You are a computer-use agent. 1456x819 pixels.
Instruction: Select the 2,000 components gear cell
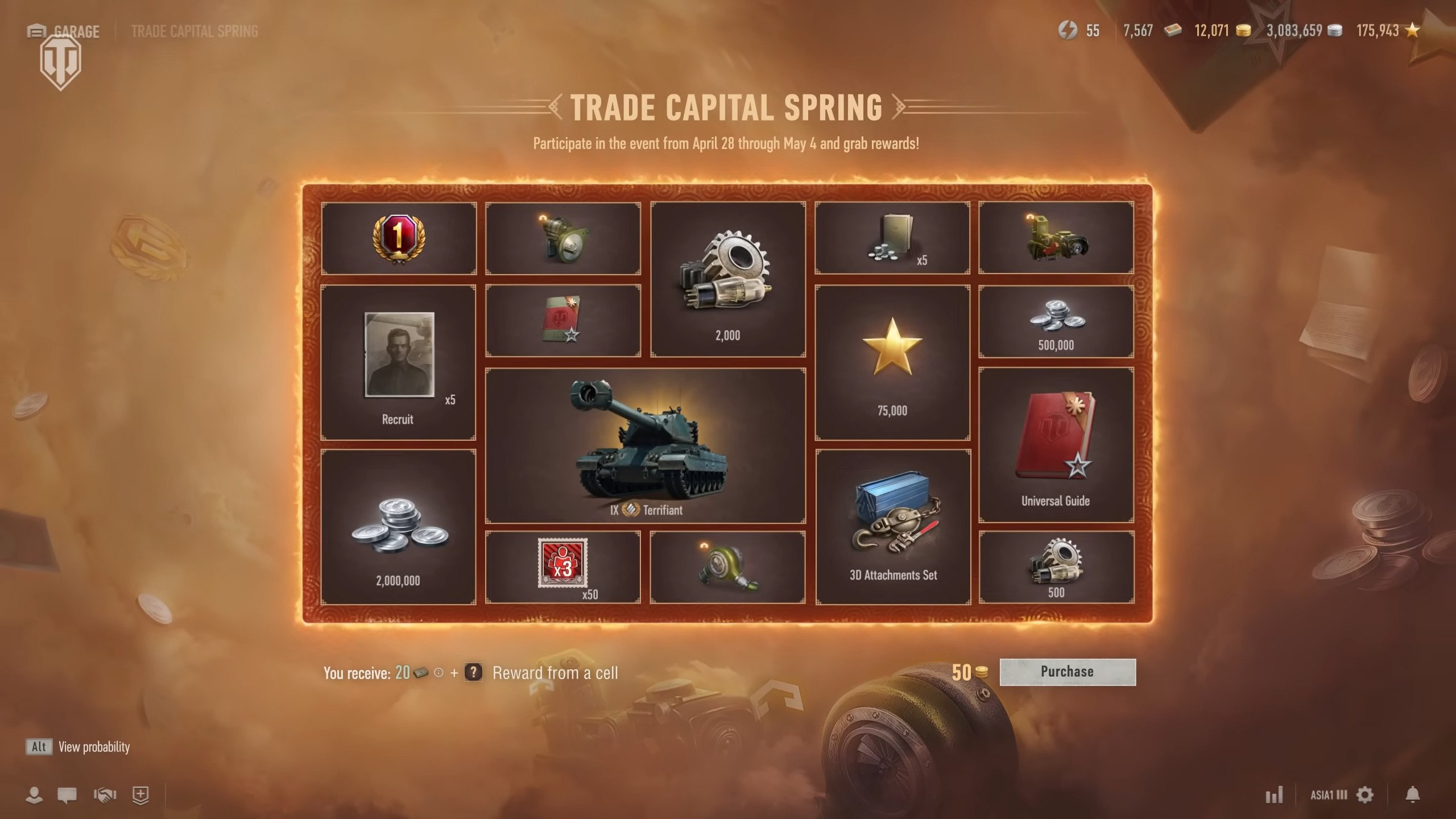(728, 279)
